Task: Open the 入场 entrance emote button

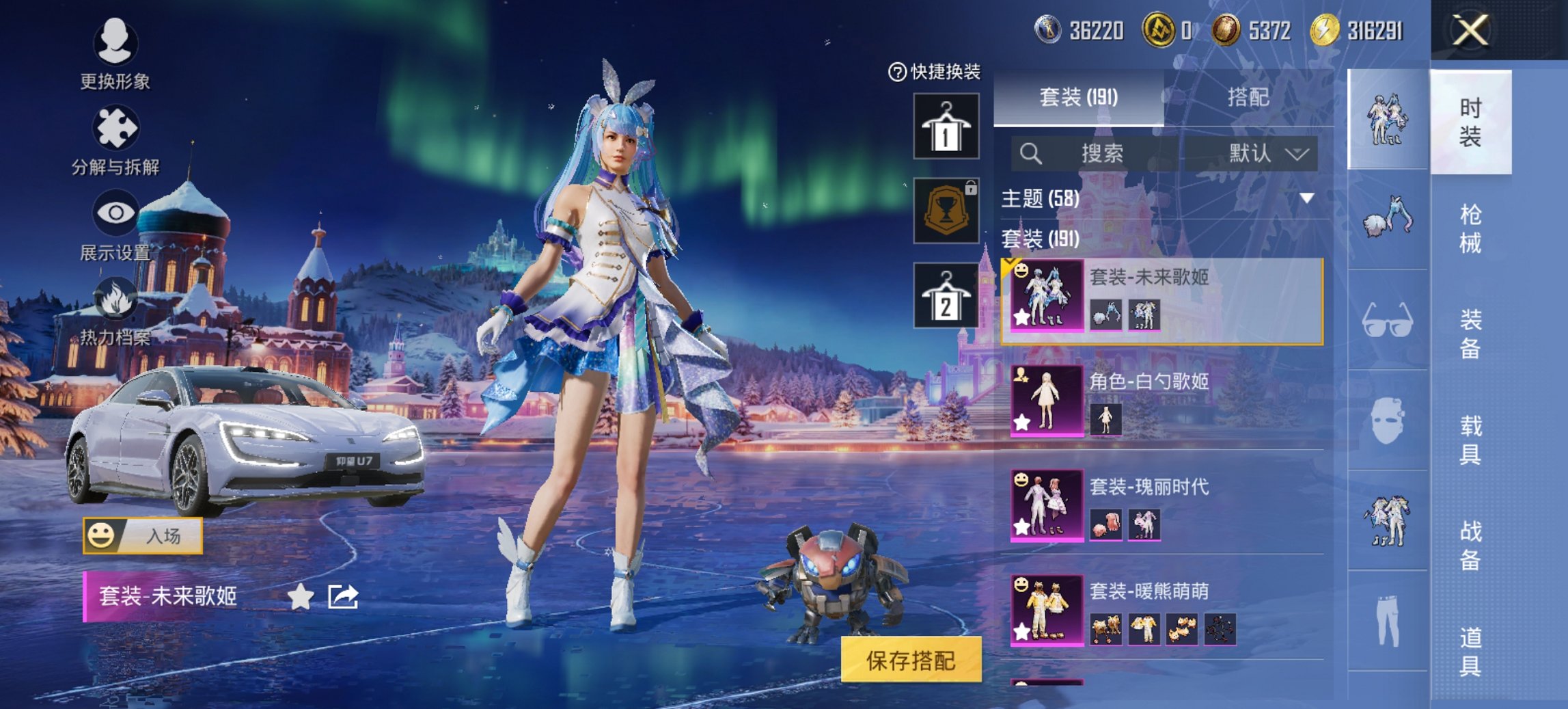Action: tap(143, 537)
